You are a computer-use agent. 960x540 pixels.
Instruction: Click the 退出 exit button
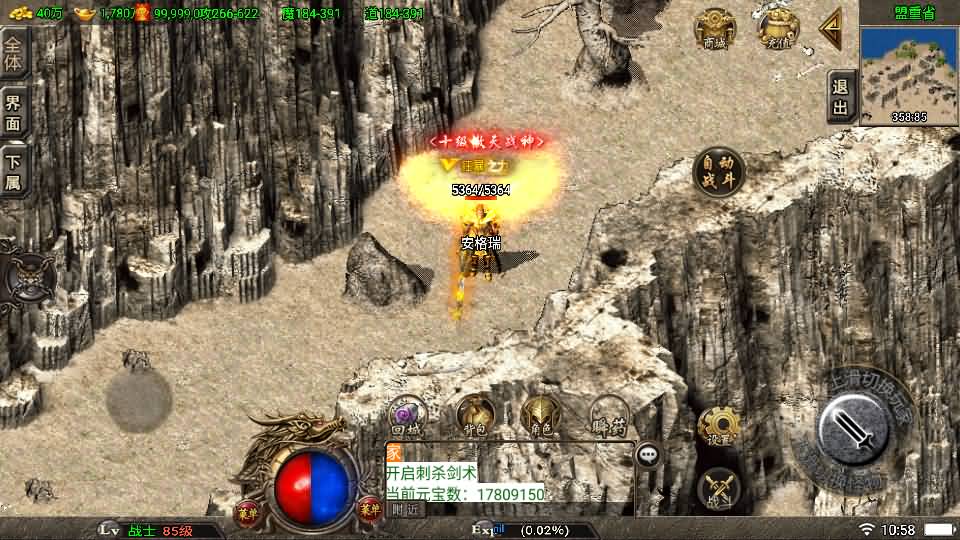pos(841,97)
